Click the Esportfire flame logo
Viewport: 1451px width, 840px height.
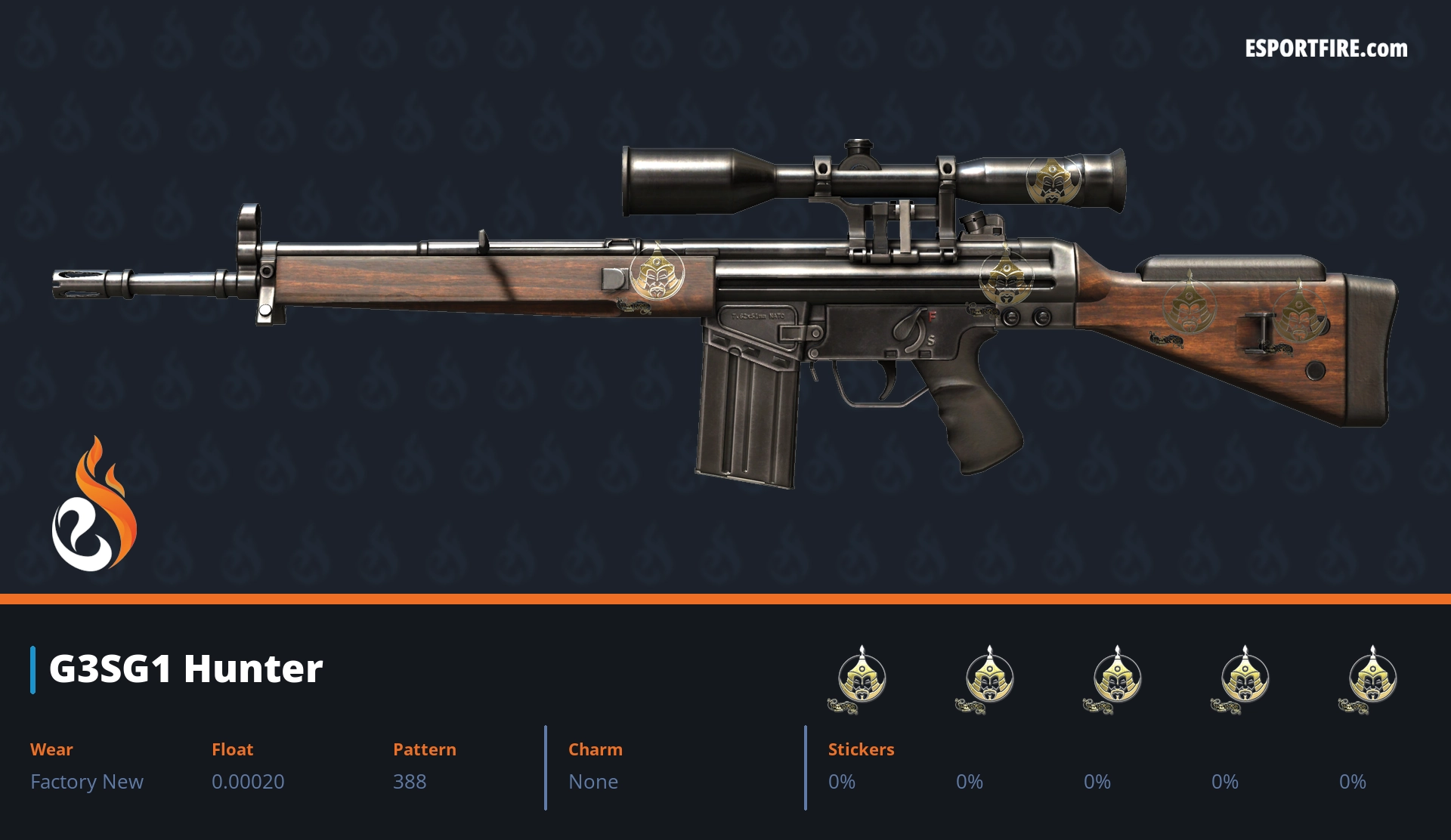click(94, 505)
